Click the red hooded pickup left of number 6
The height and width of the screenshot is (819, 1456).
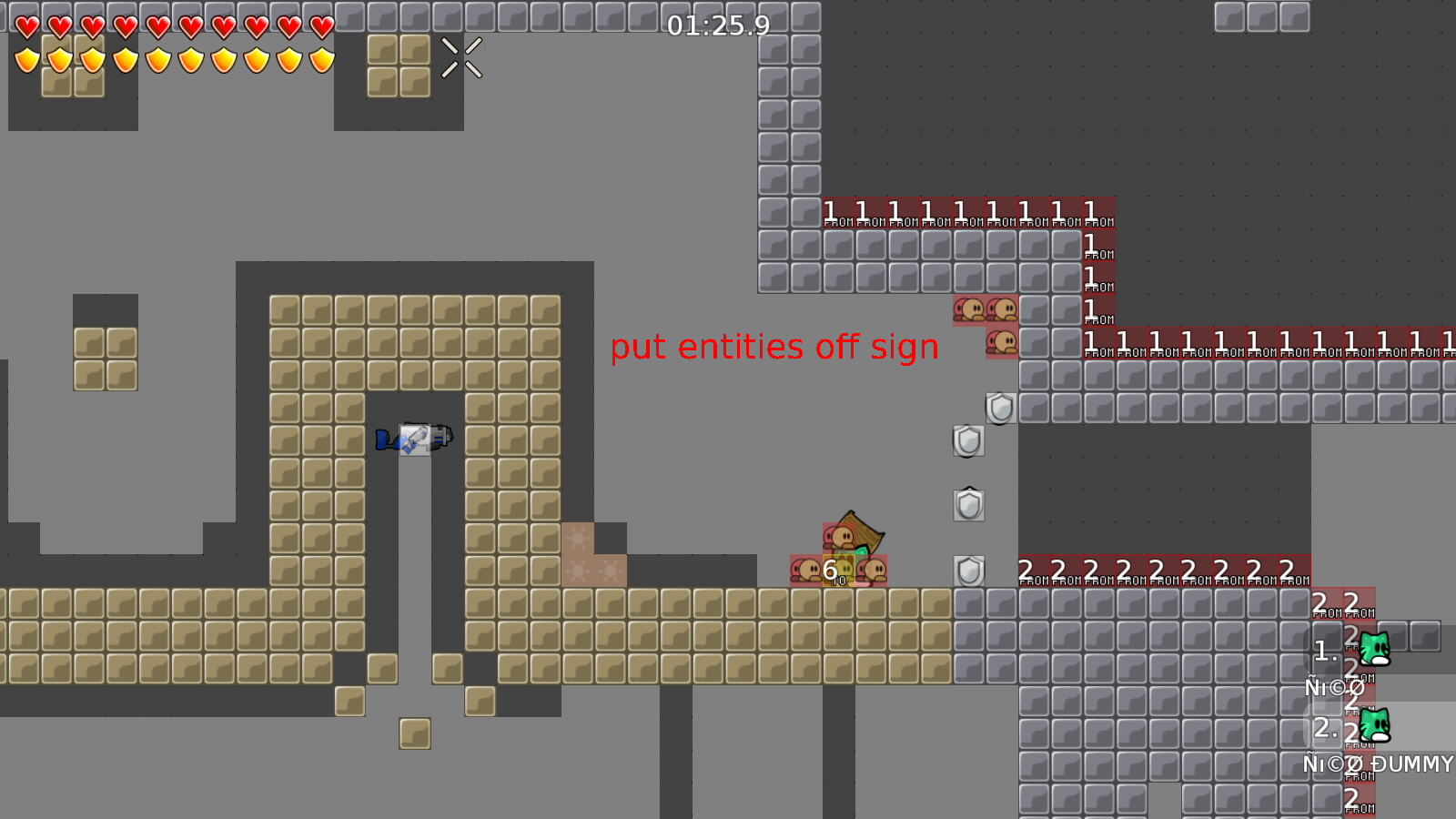tap(804, 571)
